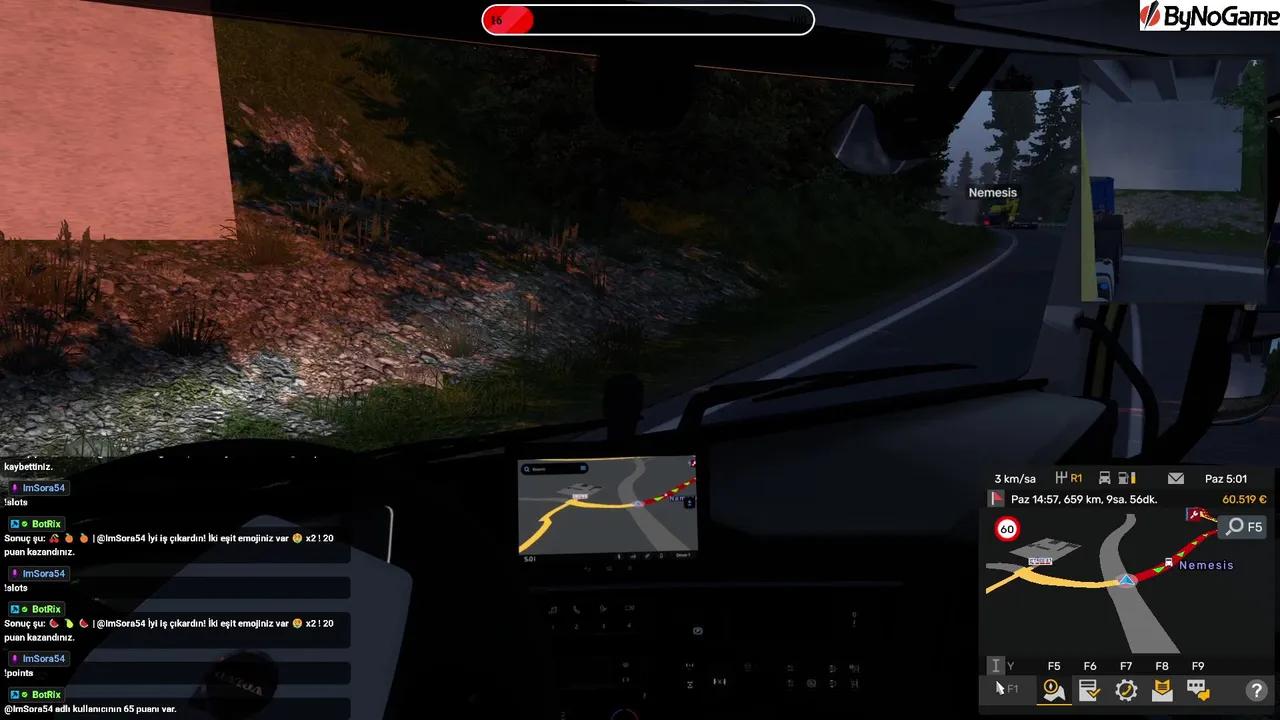Toggle the envelope mail indicator in the status bar
The height and width of the screenshot is (720, 1280).
click(1175, 478)
